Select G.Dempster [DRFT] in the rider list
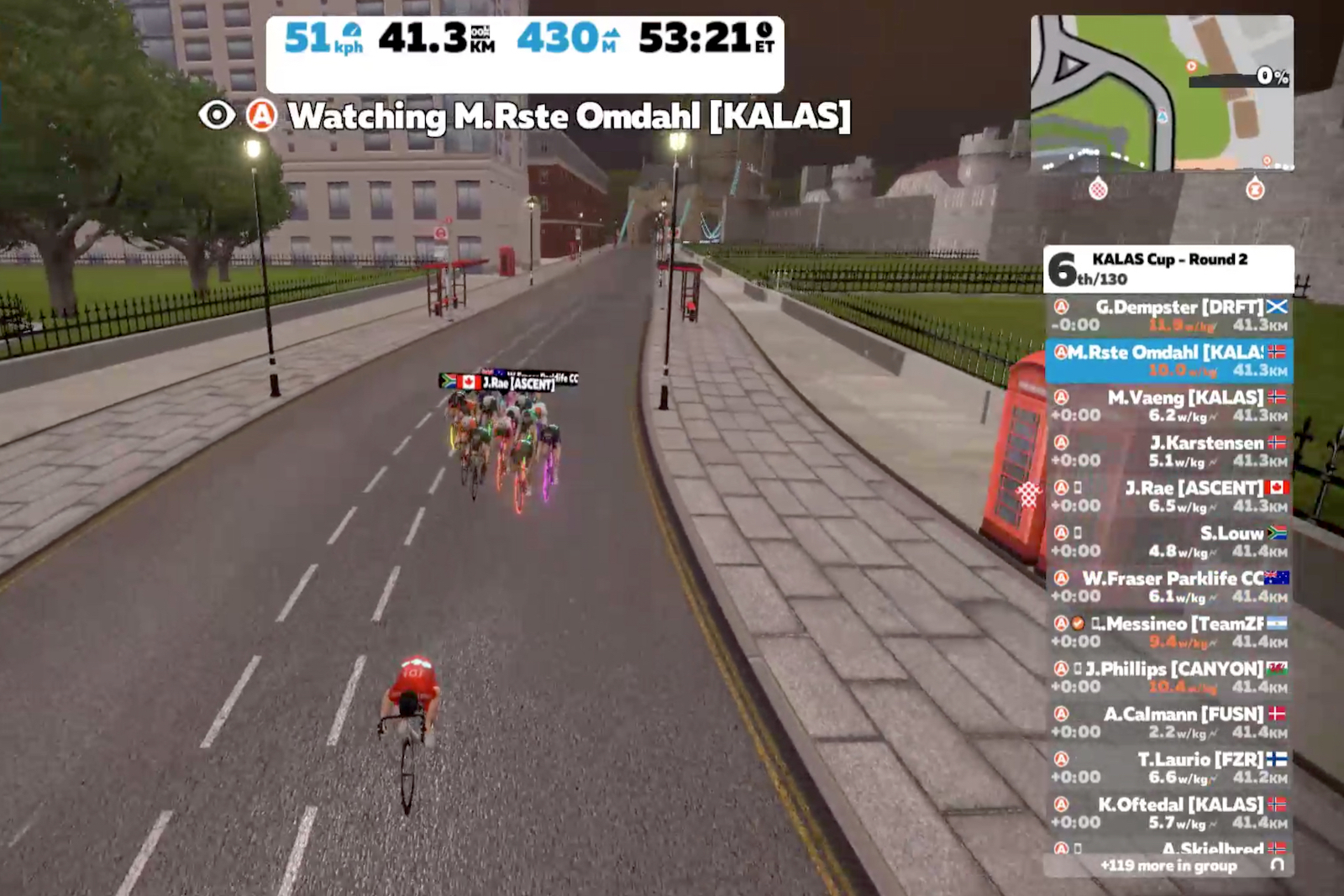 pyautogui.click(x=1168, y=316)
